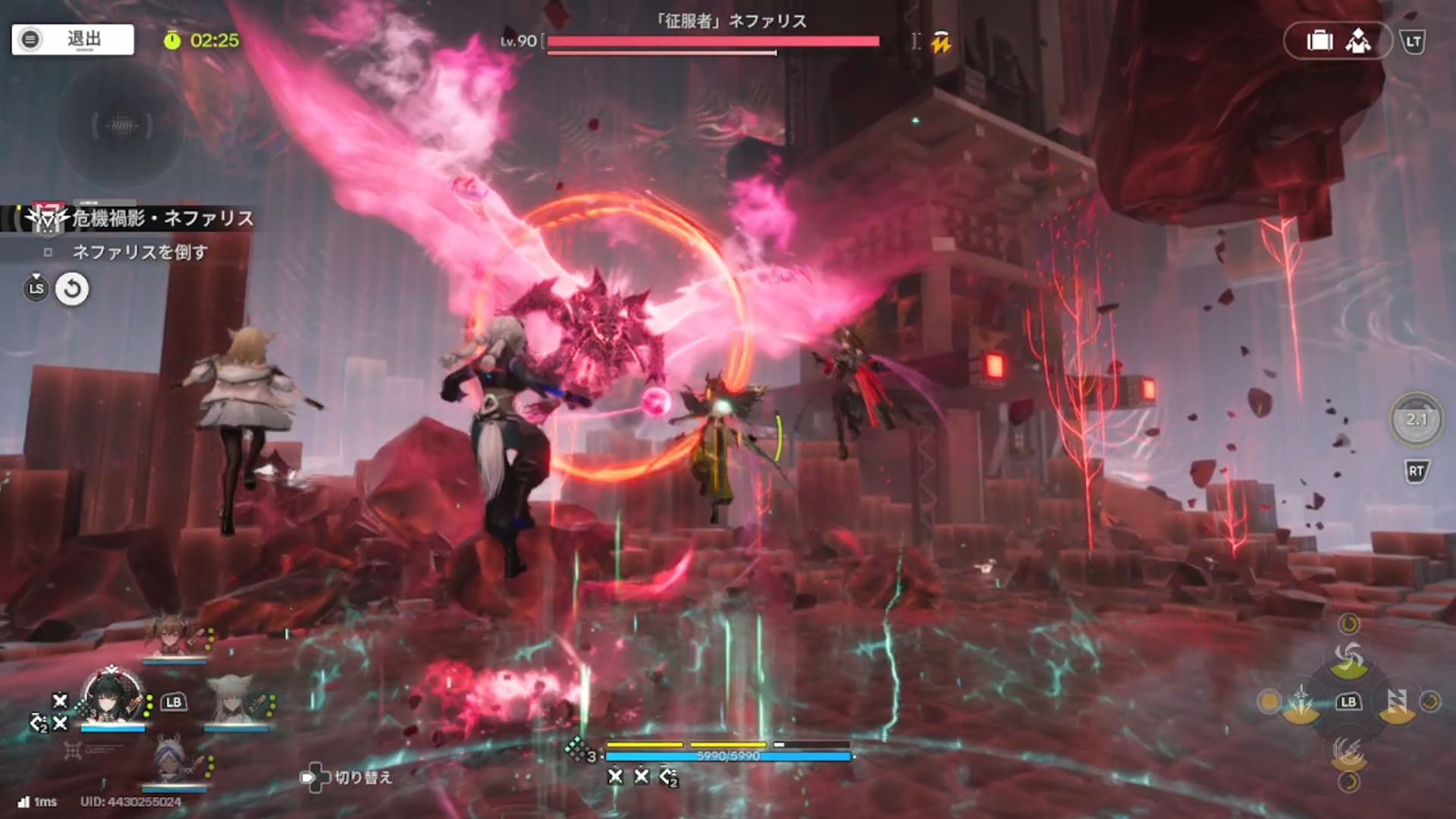
Task: Click the 退出 exit button
Action: coord(73,39)
